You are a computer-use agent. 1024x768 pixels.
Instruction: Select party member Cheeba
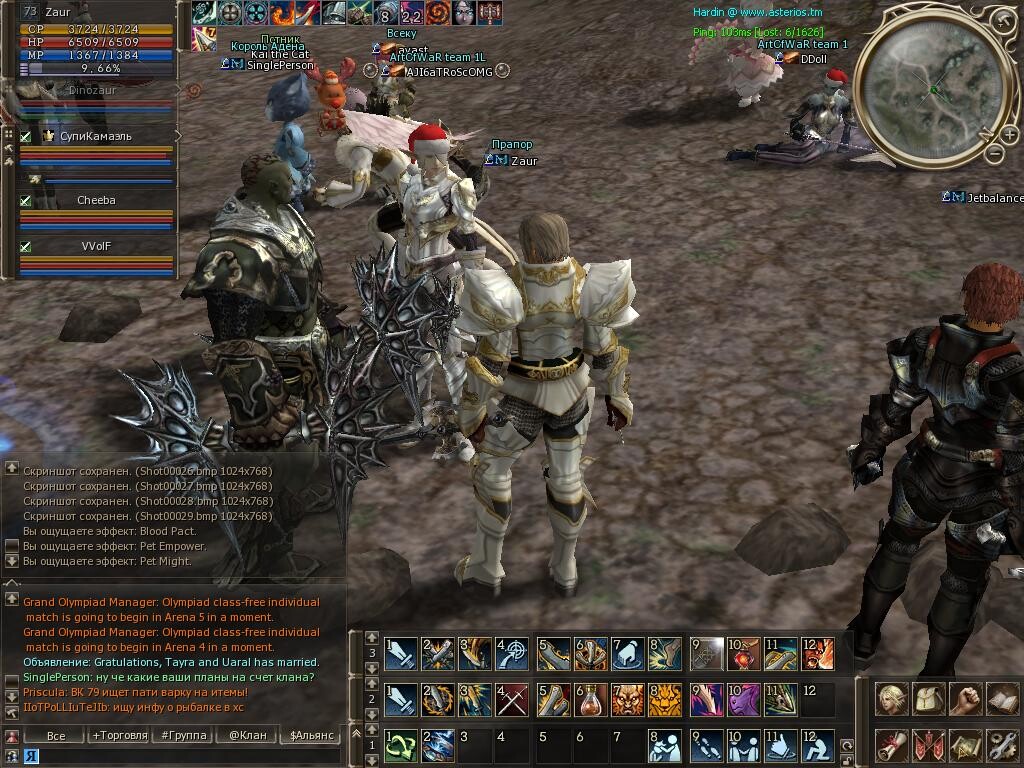pyautogui.click(x=96, y=200)
